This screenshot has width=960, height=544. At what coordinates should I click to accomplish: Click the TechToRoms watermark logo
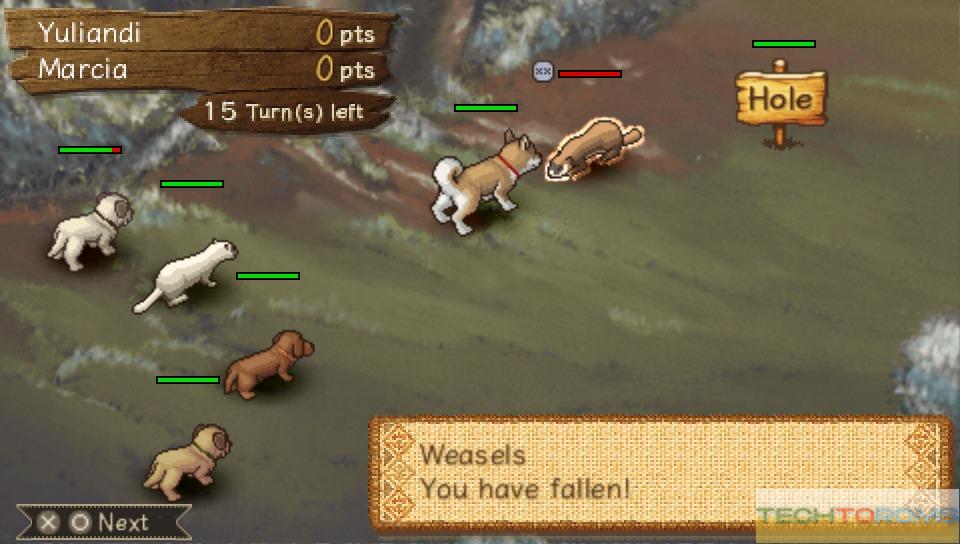click(x=855, y=516)
